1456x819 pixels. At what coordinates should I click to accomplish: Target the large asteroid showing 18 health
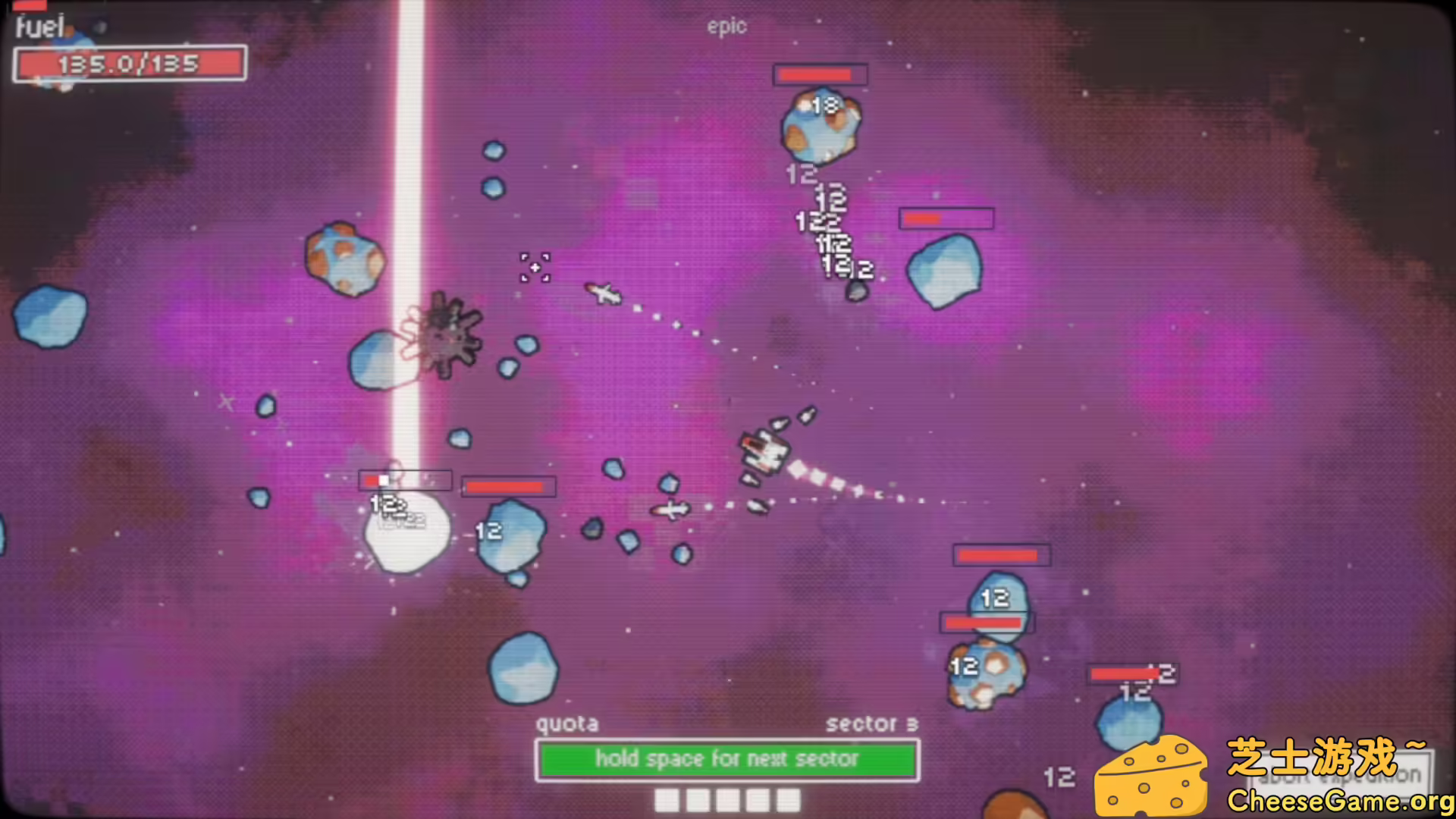(821, 125)
